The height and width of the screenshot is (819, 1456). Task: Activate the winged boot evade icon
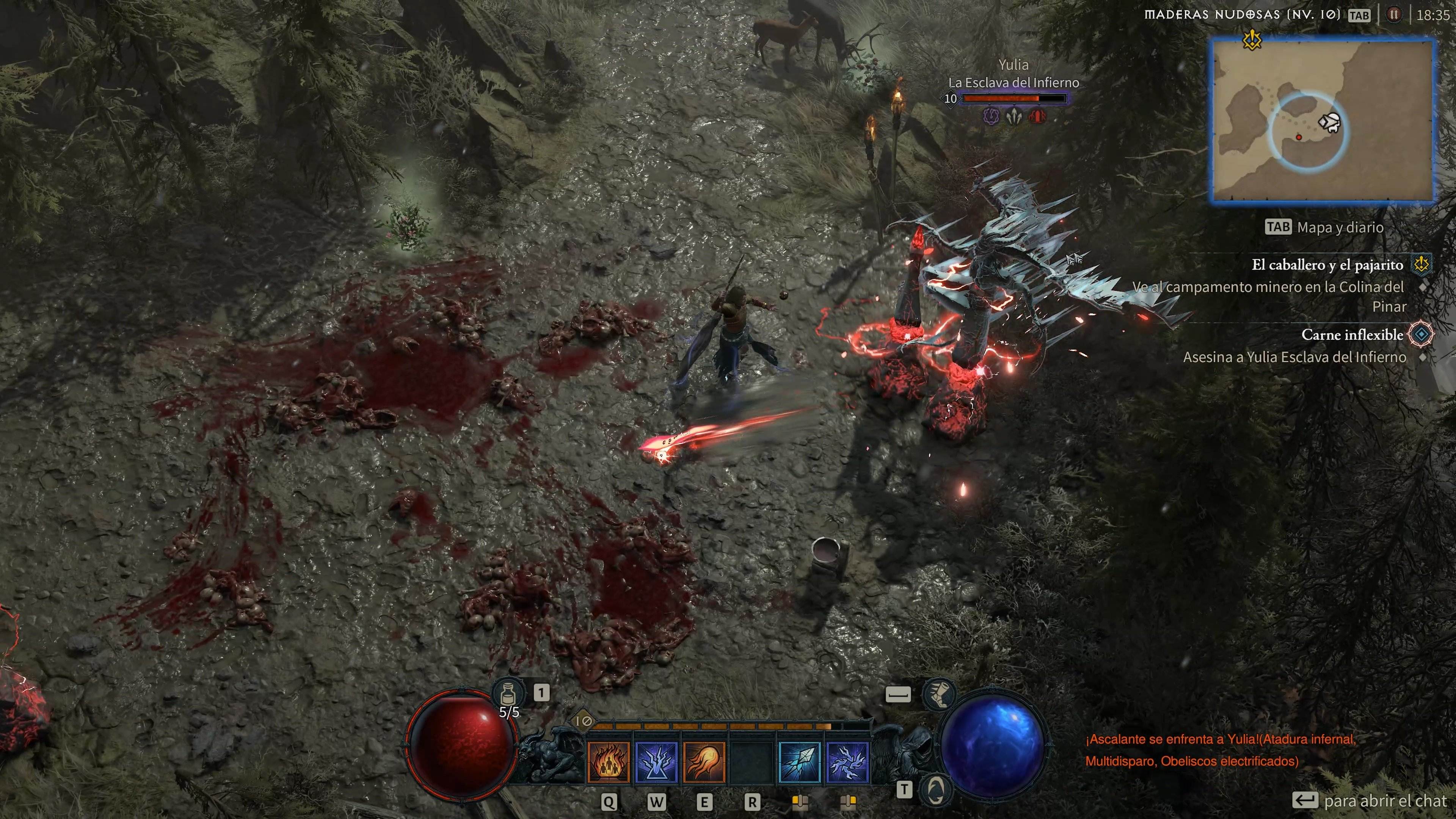point(939,693)
